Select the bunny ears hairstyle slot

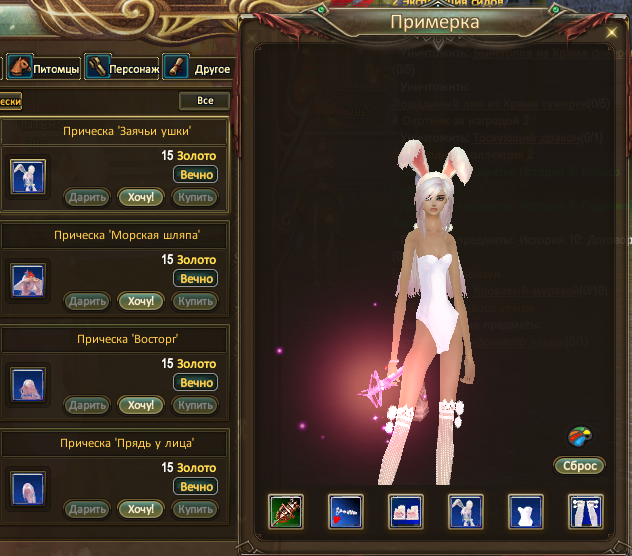pyautogui.click(x=466, y=512)
